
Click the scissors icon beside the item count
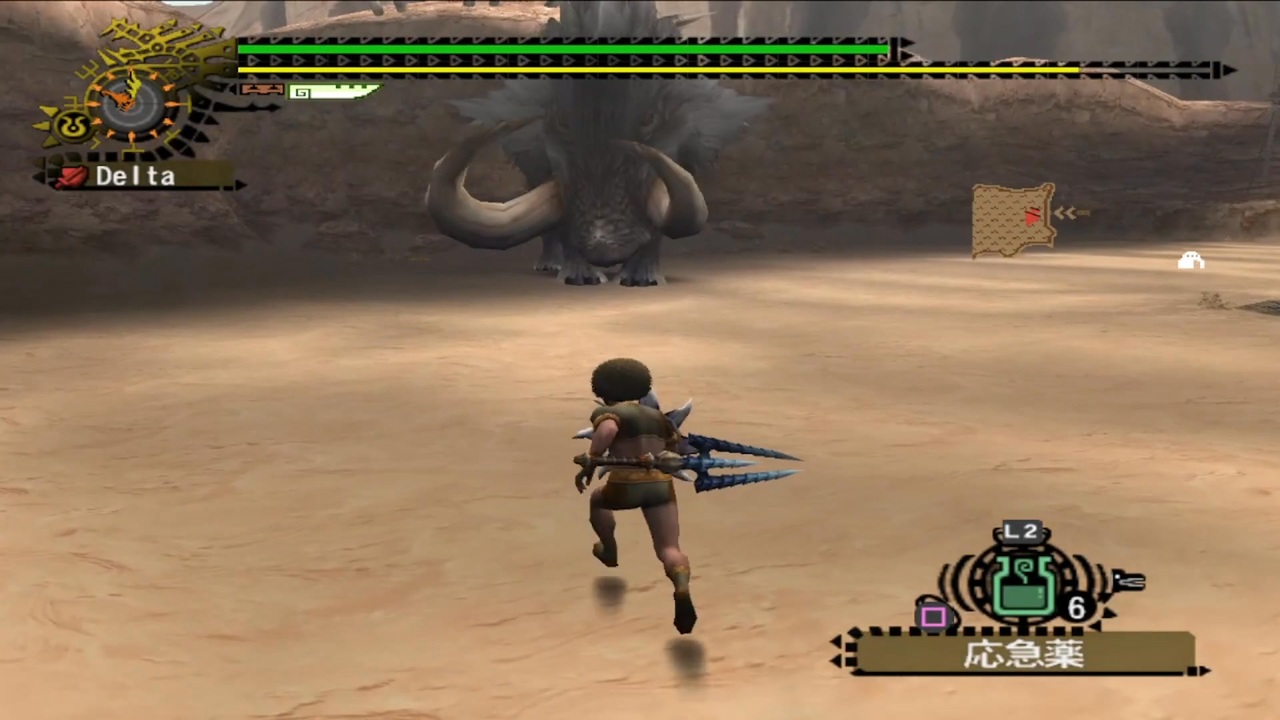[1130, 582]
